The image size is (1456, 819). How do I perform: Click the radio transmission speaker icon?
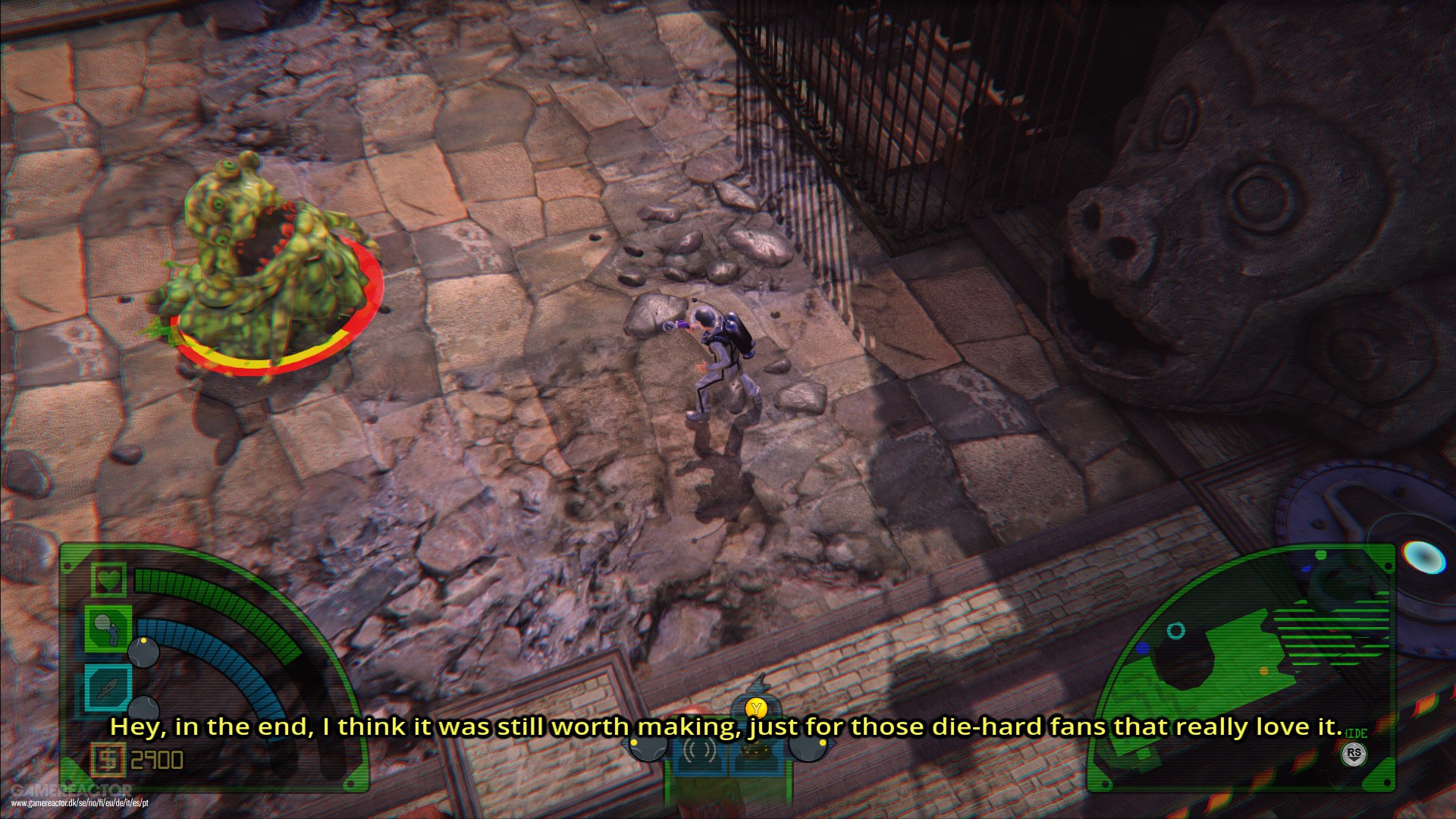[700, 751]
